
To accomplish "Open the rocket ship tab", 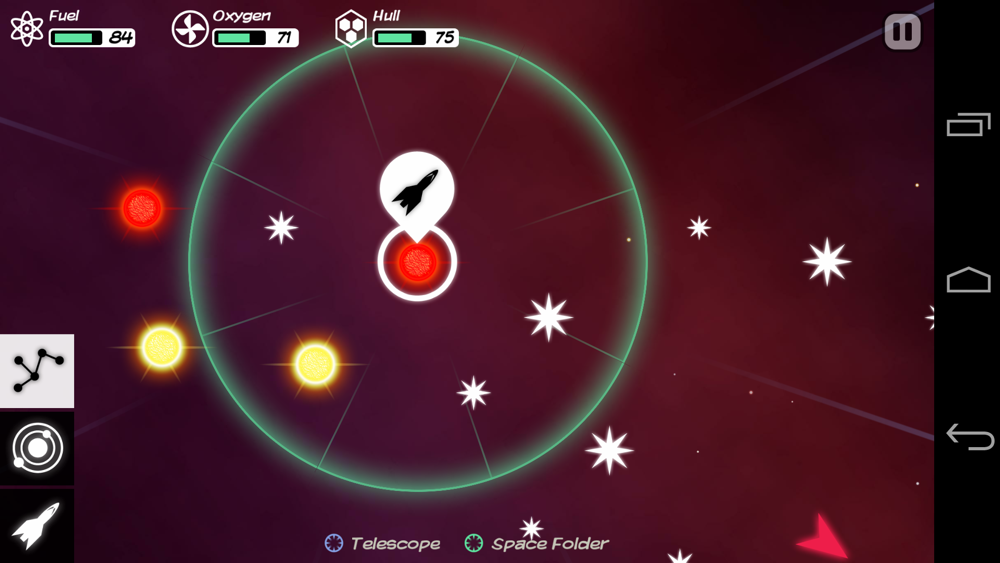I will click(37, 525).
